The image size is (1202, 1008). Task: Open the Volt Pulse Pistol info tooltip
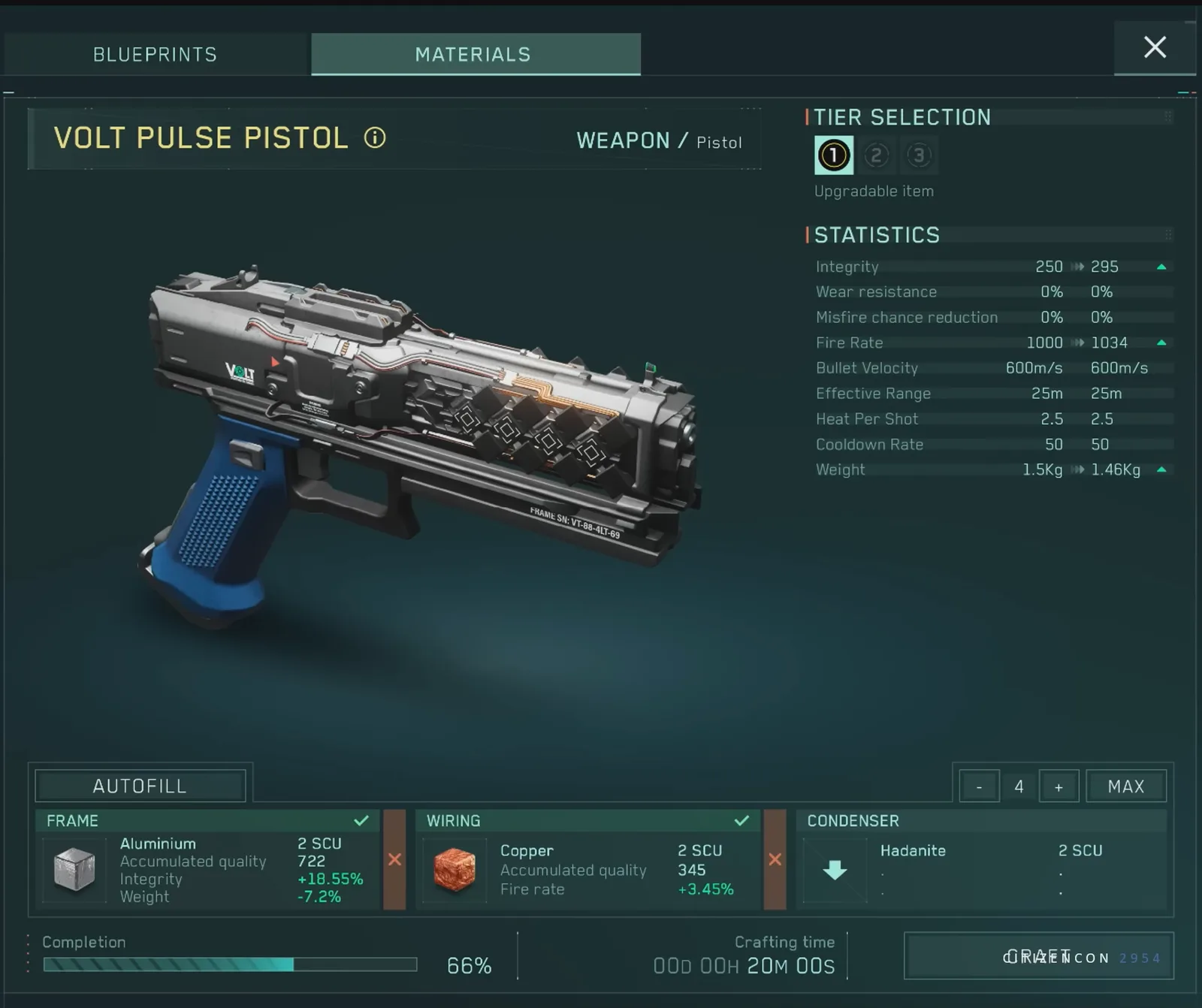coord(375,139)
